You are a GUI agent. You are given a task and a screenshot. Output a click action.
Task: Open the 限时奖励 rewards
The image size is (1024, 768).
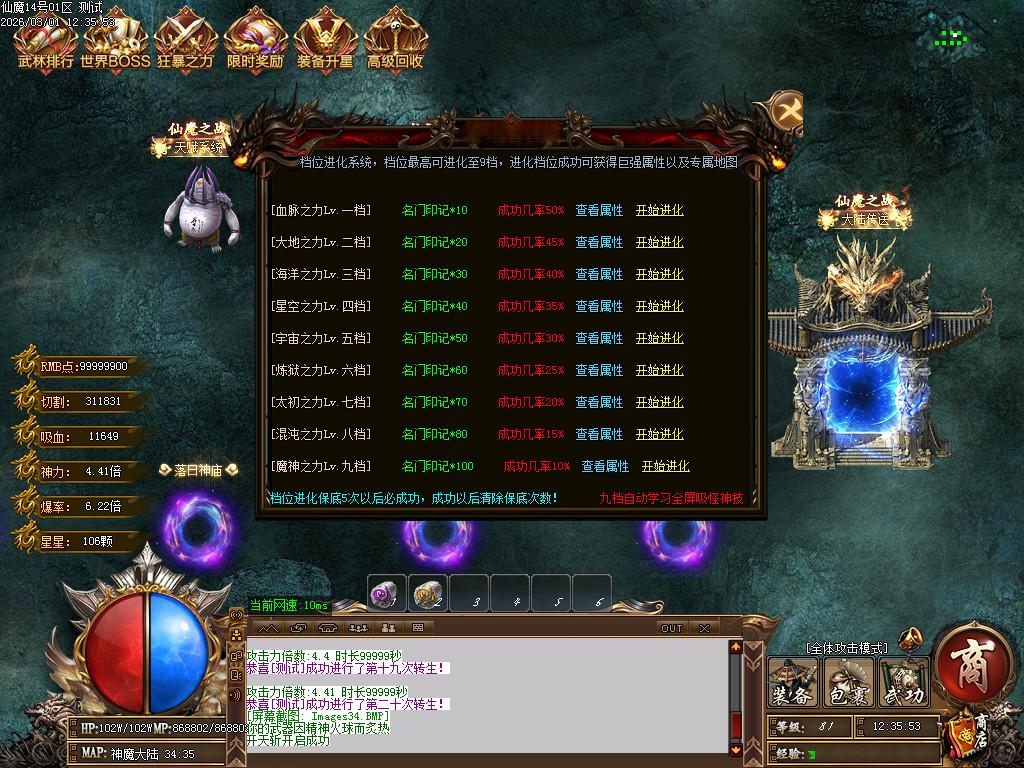256,45
